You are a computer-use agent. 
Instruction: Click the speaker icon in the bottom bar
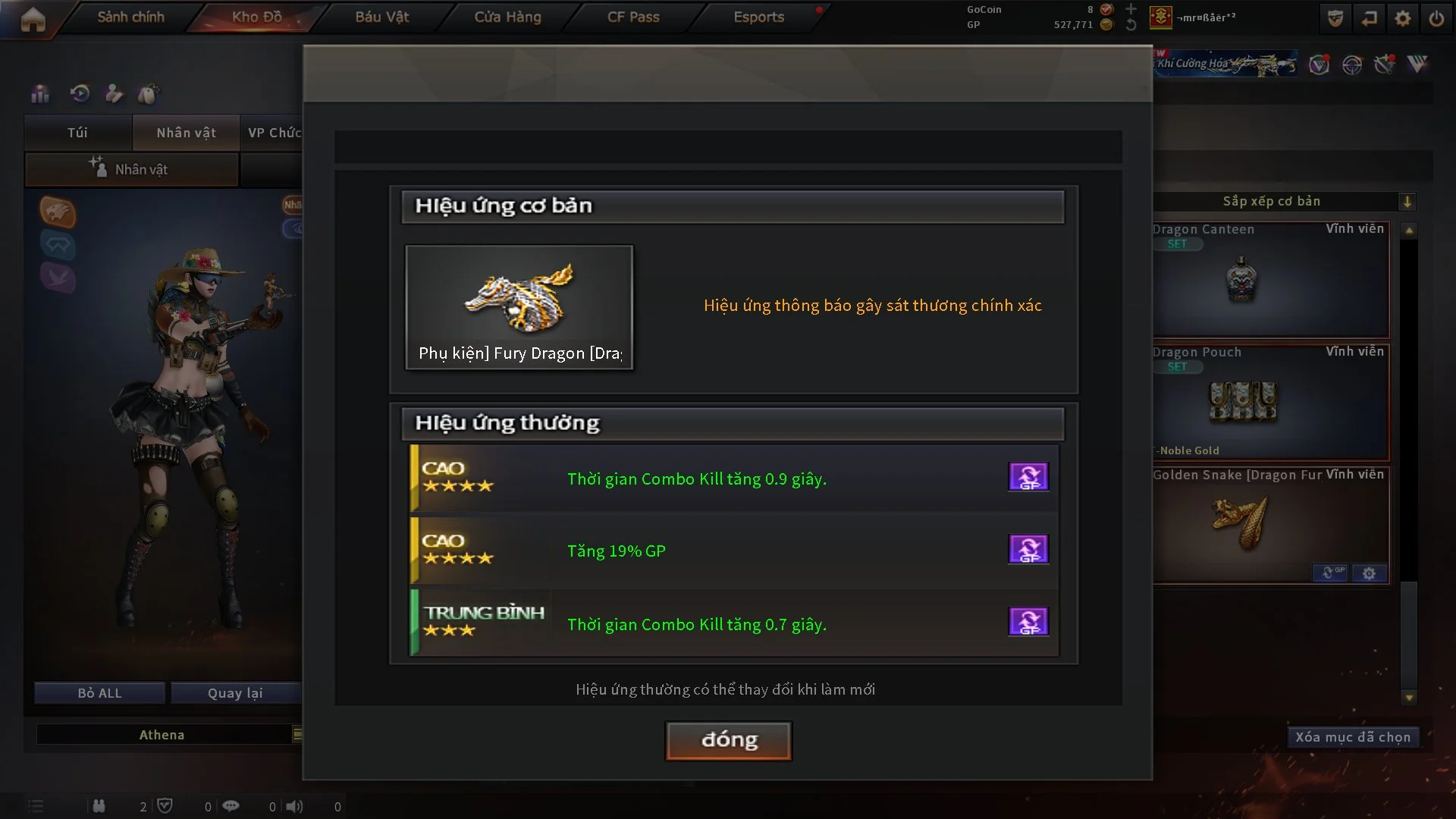click(x=296, y=805)
